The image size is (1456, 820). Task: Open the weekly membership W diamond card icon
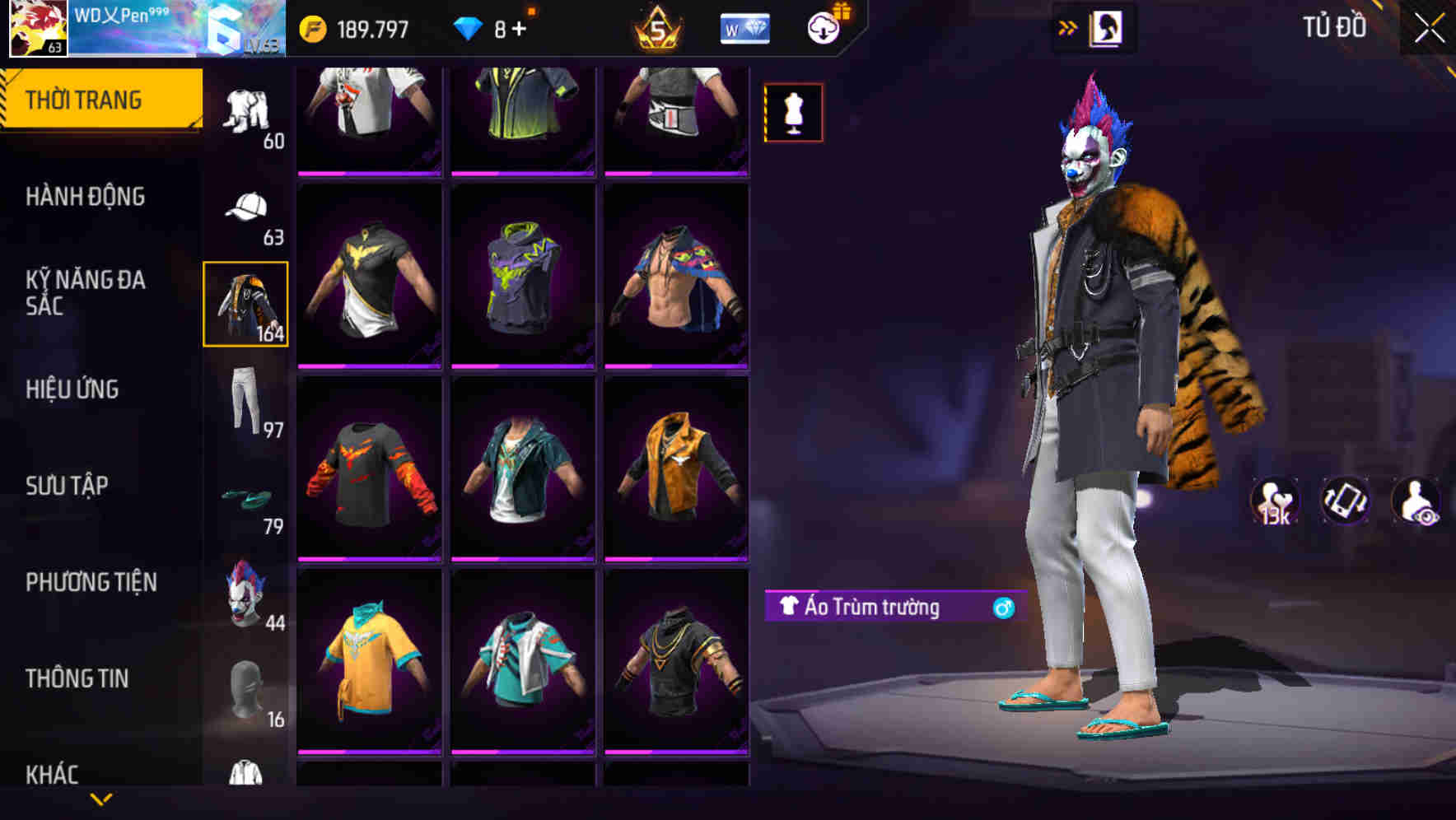[x=744, y=27]
